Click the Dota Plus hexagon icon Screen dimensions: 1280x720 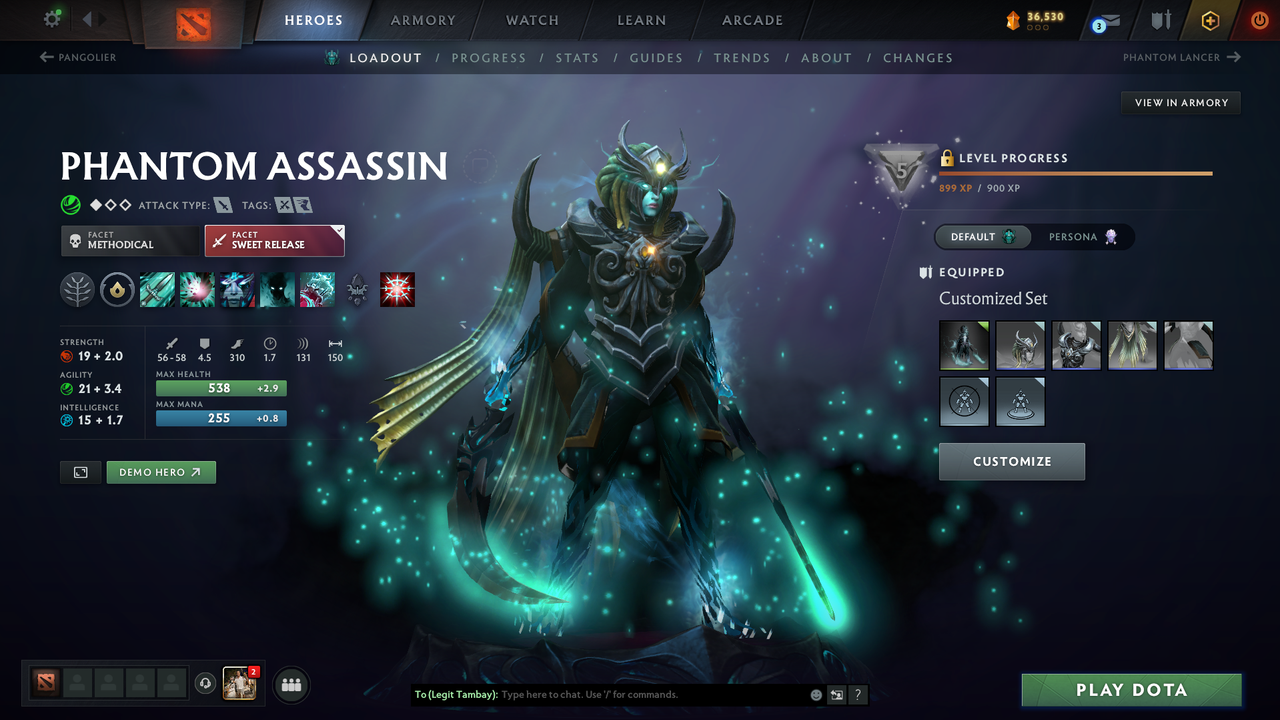click(1210, 19)
